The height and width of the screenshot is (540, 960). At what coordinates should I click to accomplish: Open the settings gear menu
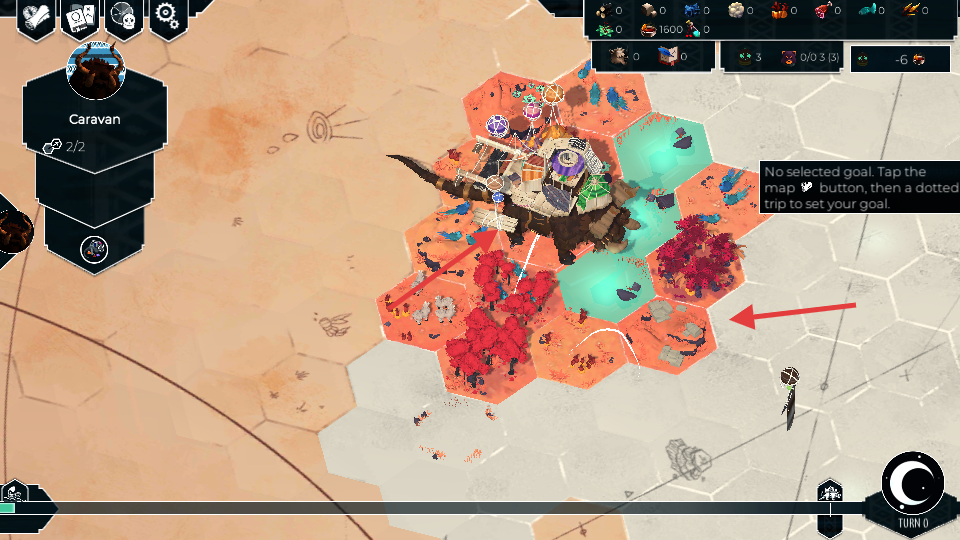(168, 17)
